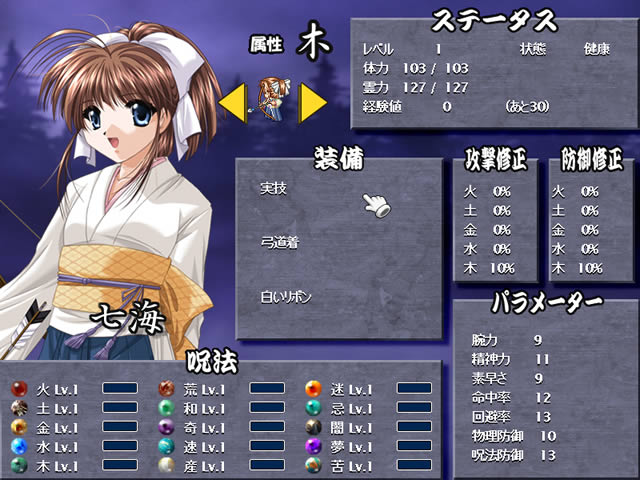
Task: Choose the 夢 Lv.1 spell
Action: pyautogui.click(x=349, y=446)
